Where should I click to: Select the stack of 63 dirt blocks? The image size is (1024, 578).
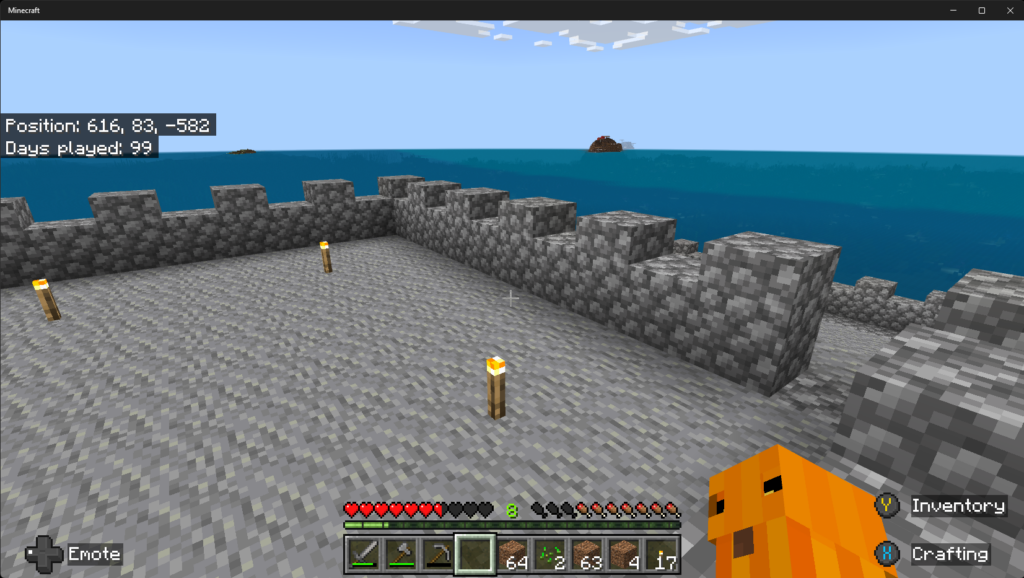coord(587,553)
